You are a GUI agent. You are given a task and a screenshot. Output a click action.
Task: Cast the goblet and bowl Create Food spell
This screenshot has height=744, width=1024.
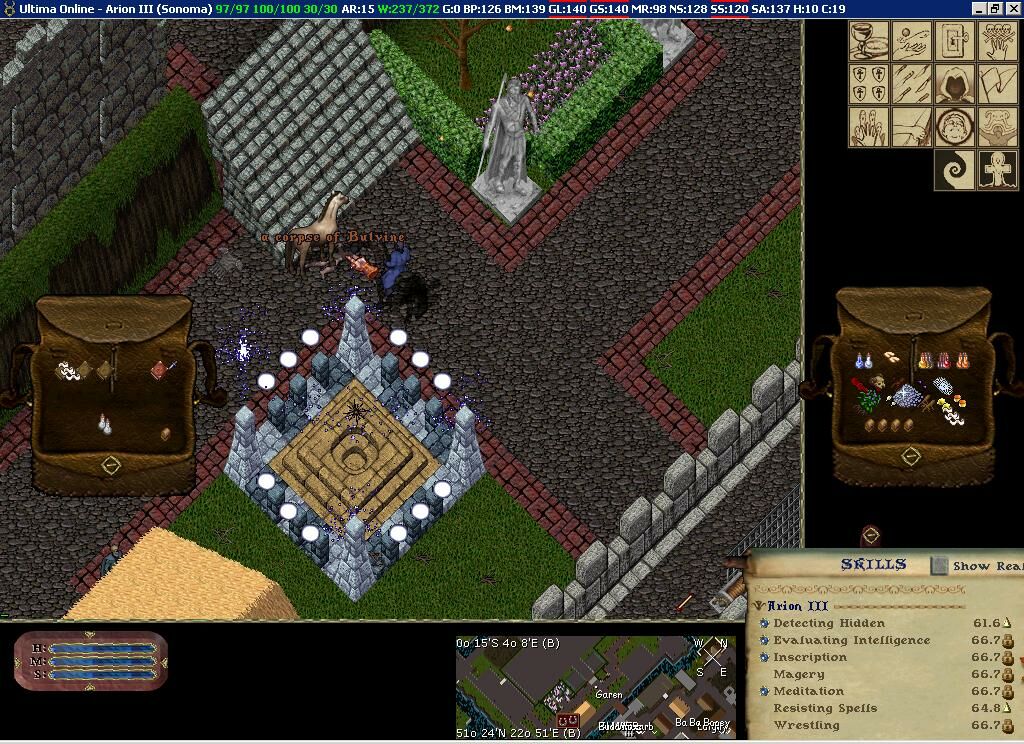(x=868, y=41)
